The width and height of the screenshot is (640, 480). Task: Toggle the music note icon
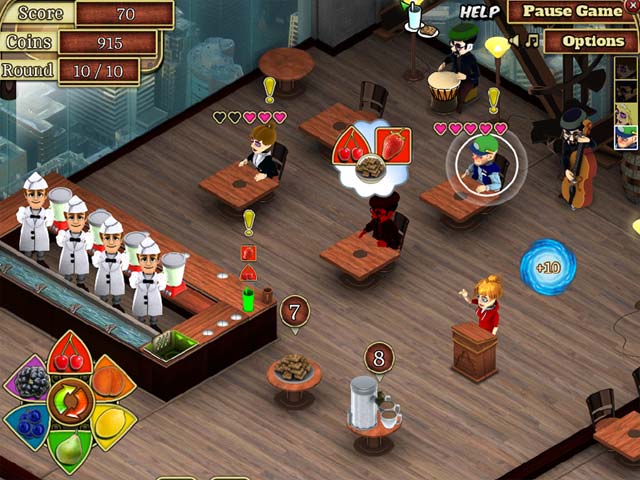coord(533,41)
